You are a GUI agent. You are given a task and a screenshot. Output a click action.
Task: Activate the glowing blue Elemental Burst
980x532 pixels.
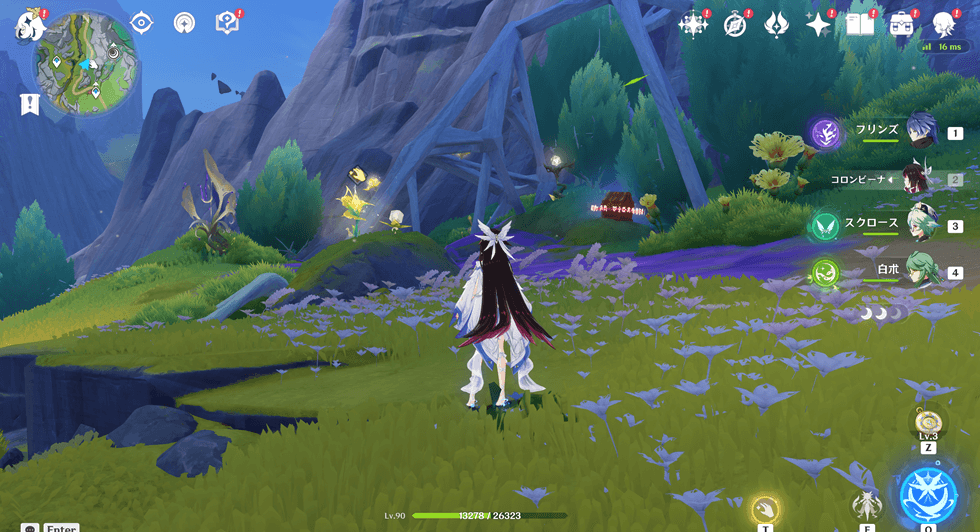pyautogui.click(x=928, y=494)
